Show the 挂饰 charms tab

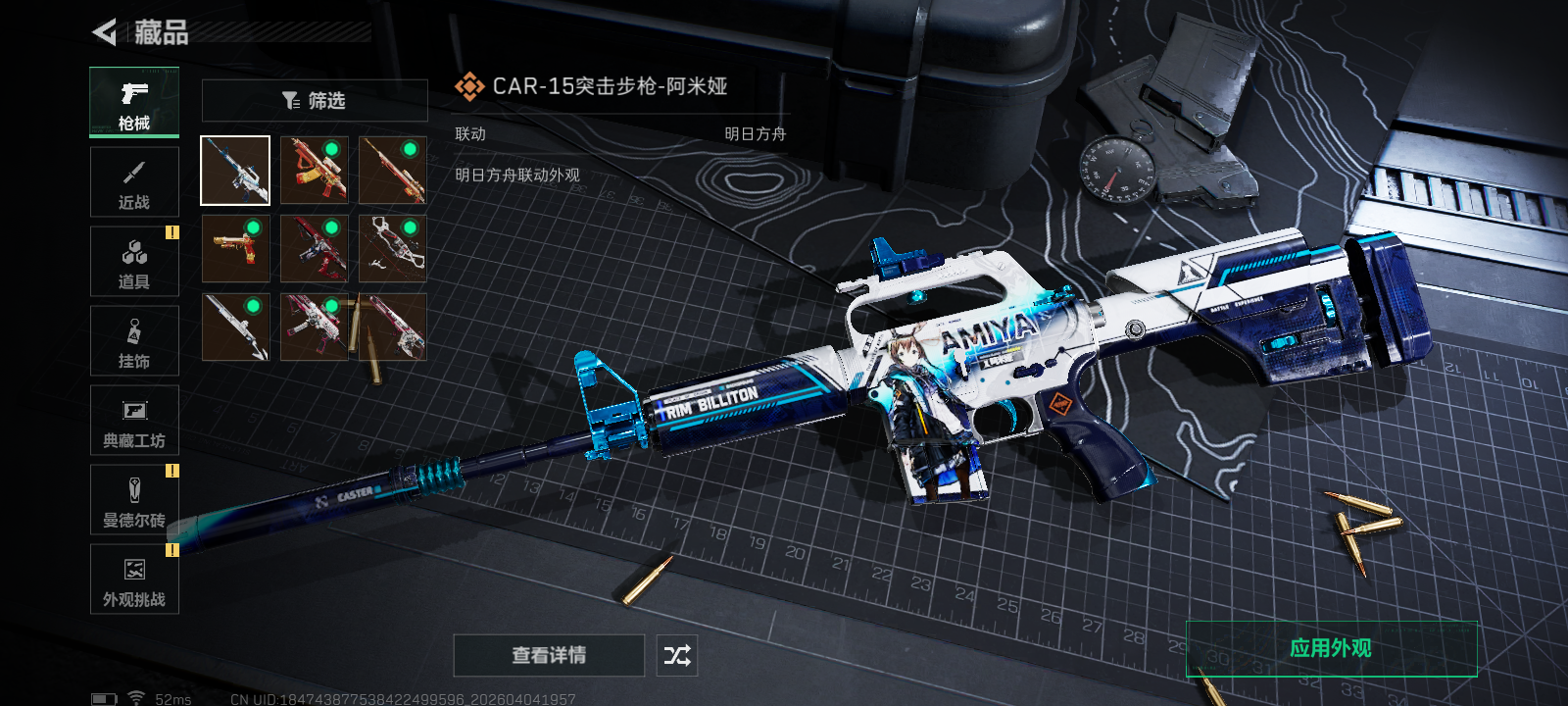point(134,341)
